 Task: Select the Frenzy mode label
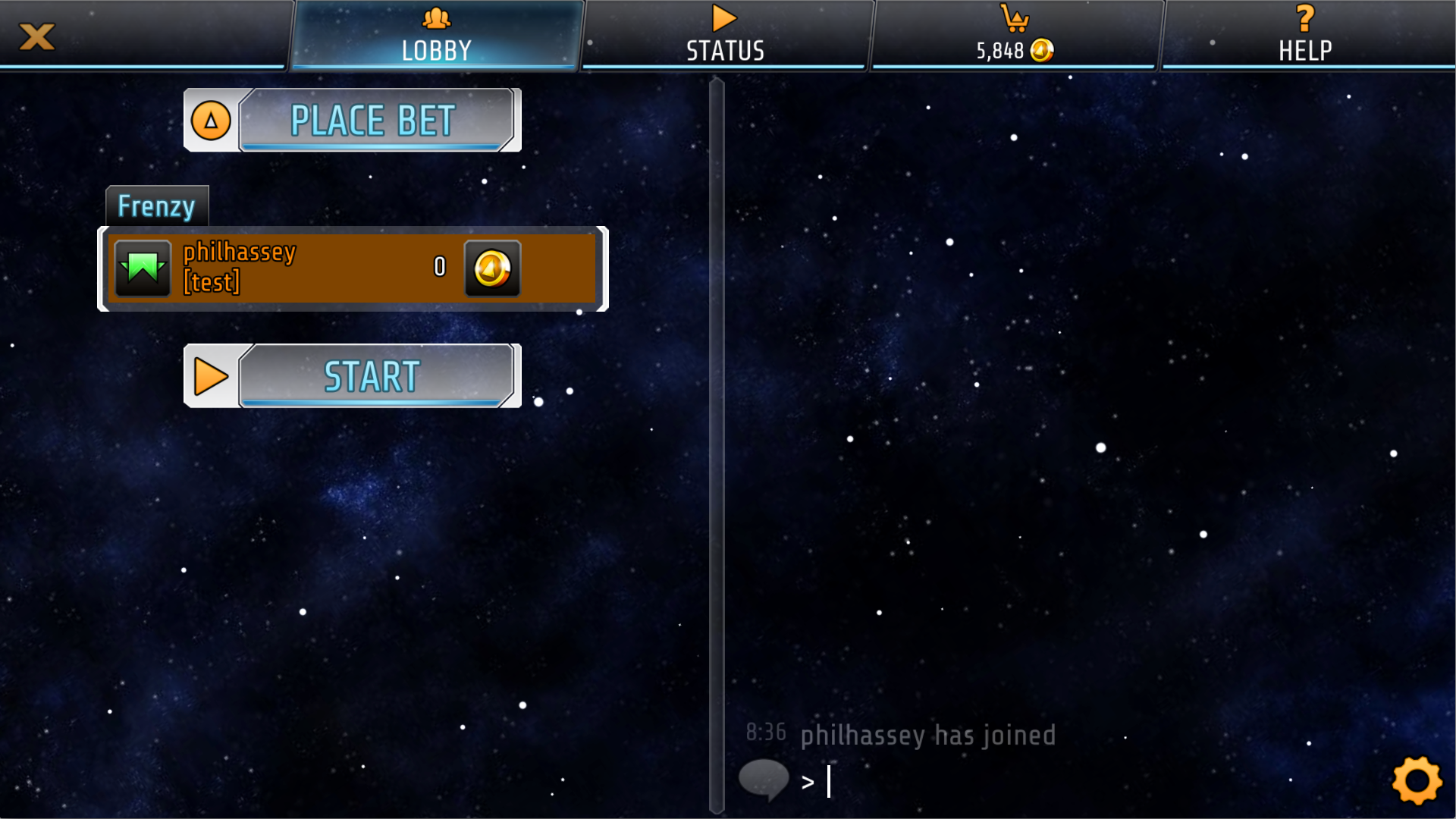(x=156, y=206)
